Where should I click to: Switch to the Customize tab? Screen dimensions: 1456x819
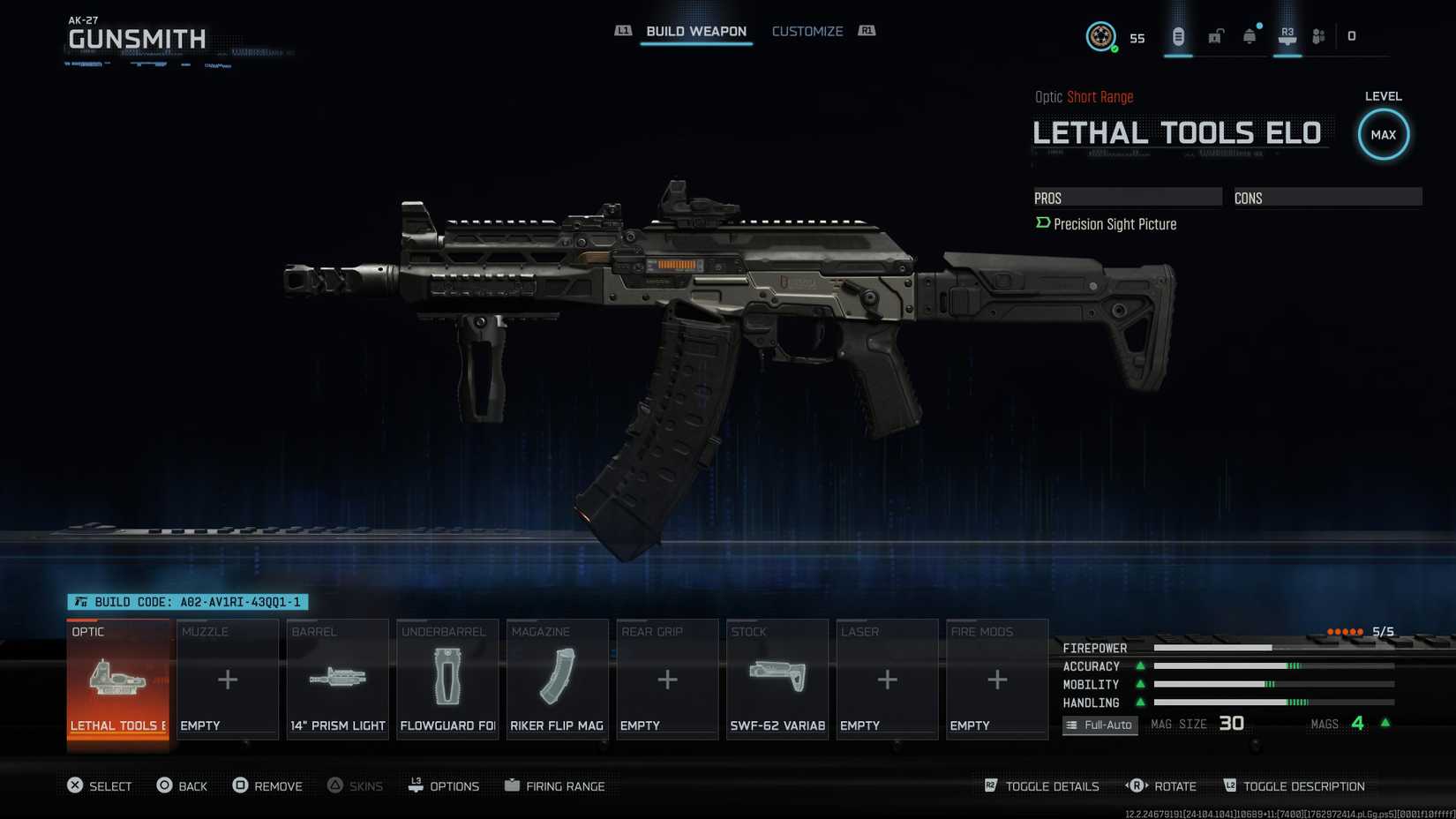pyautogui.click(x=807, y=32)
